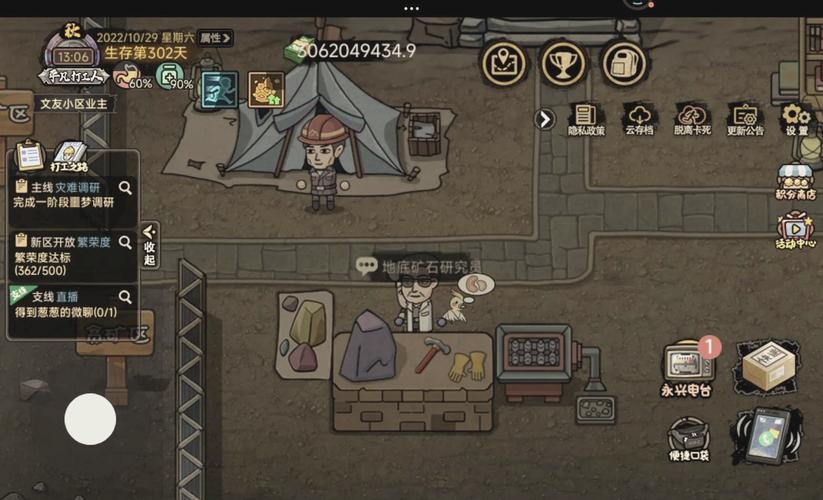
Task: Open the 活动中心 event center
Action: [x=796, y=231]
